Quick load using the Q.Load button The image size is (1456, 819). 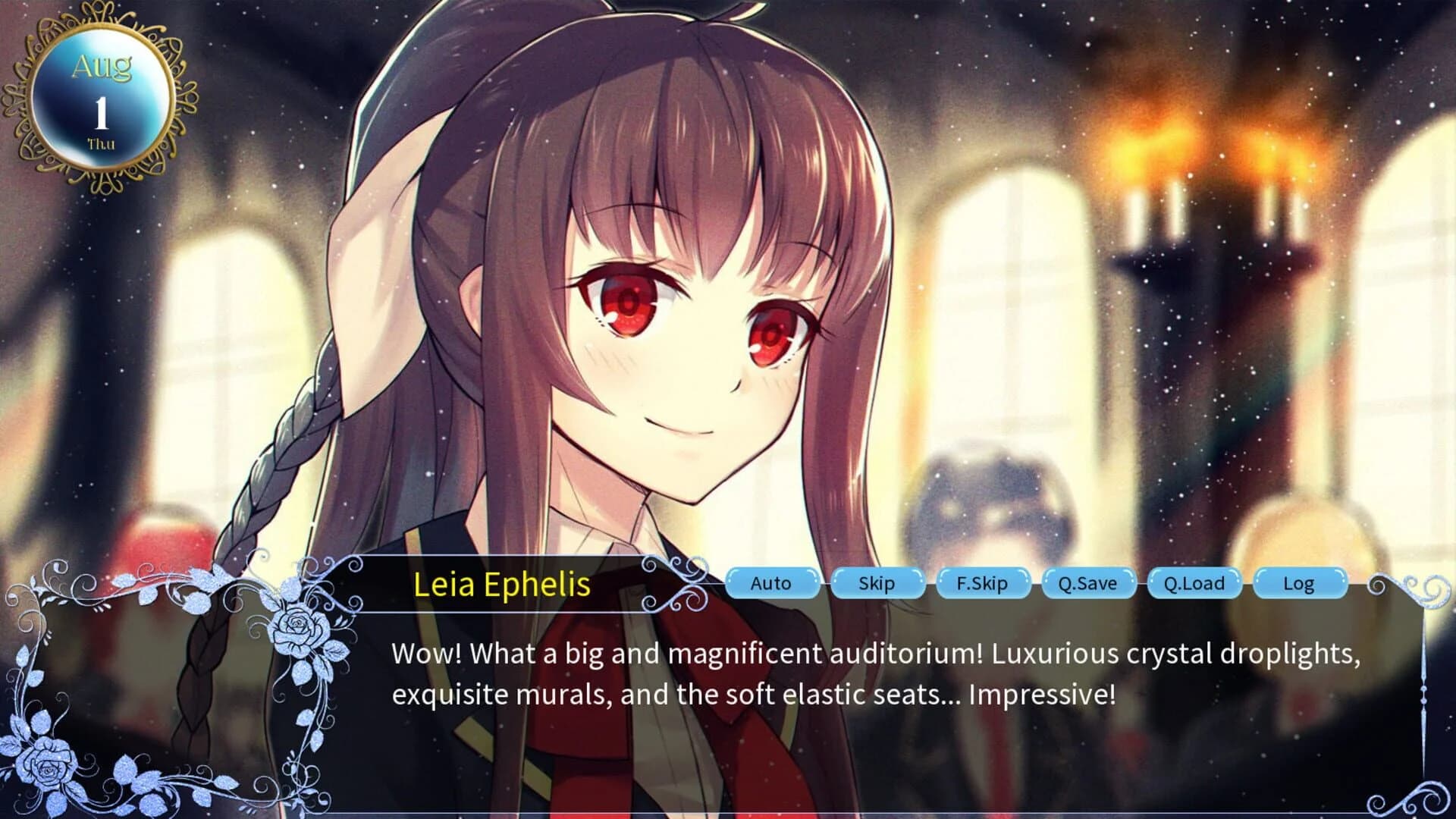tap(1195, 584)
